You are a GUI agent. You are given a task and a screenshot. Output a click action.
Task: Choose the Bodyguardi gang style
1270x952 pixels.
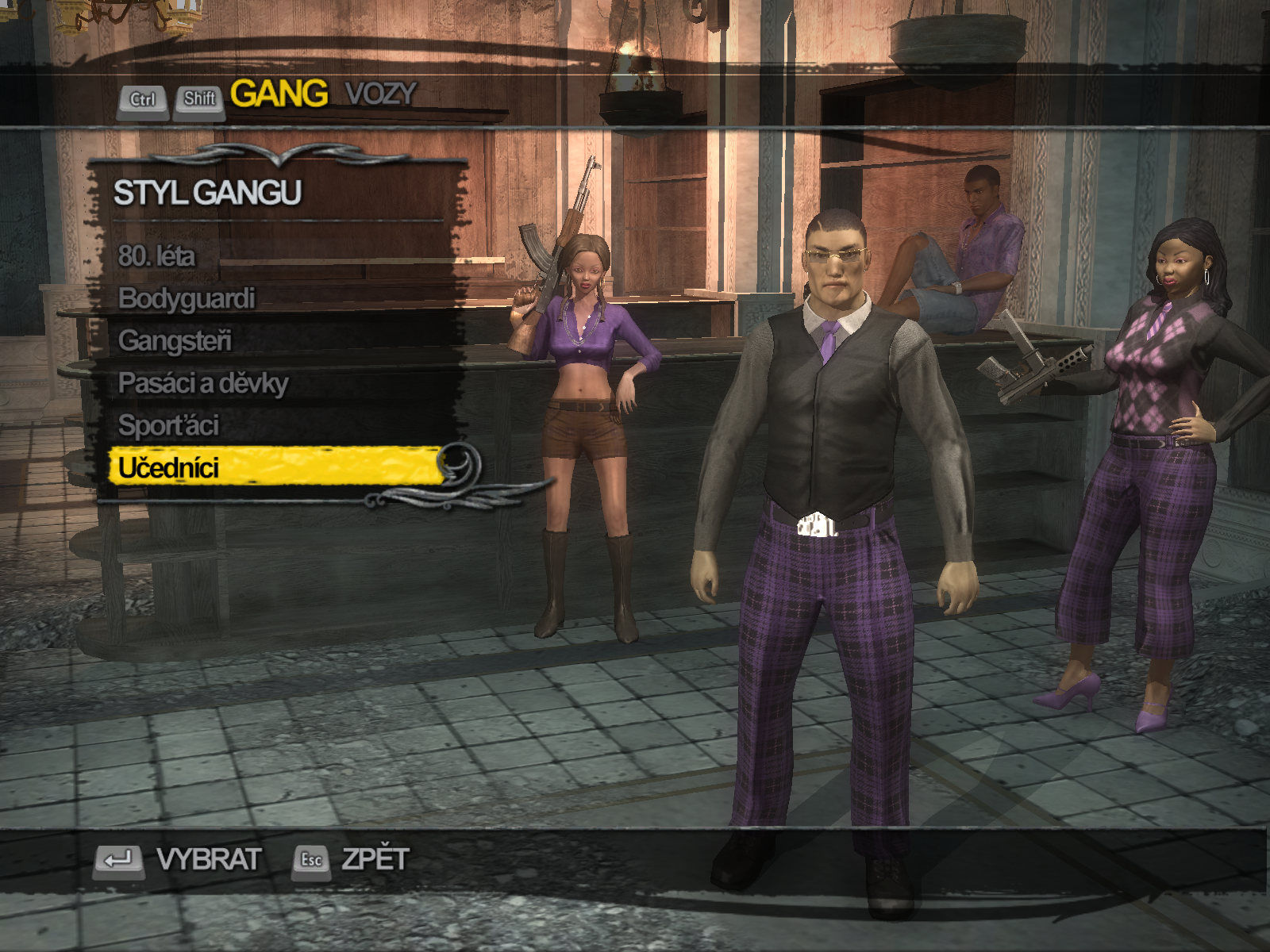pyautogui.click(x=187, y=298)
